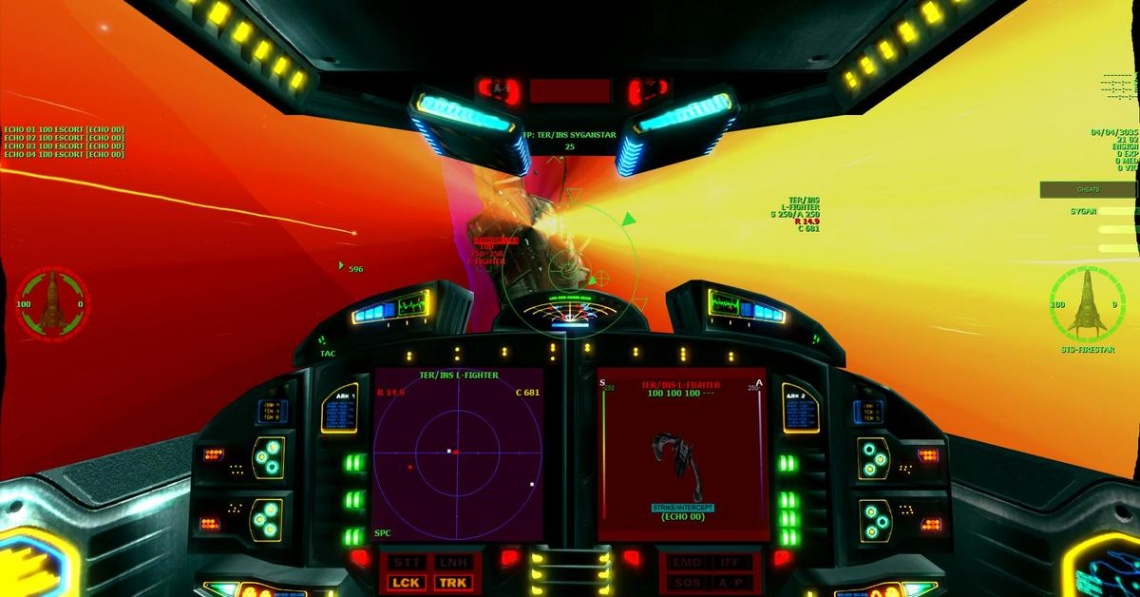Toggle the EMD button
The height and width of the screenshot is (597, 1140).
tap(685, 562)
